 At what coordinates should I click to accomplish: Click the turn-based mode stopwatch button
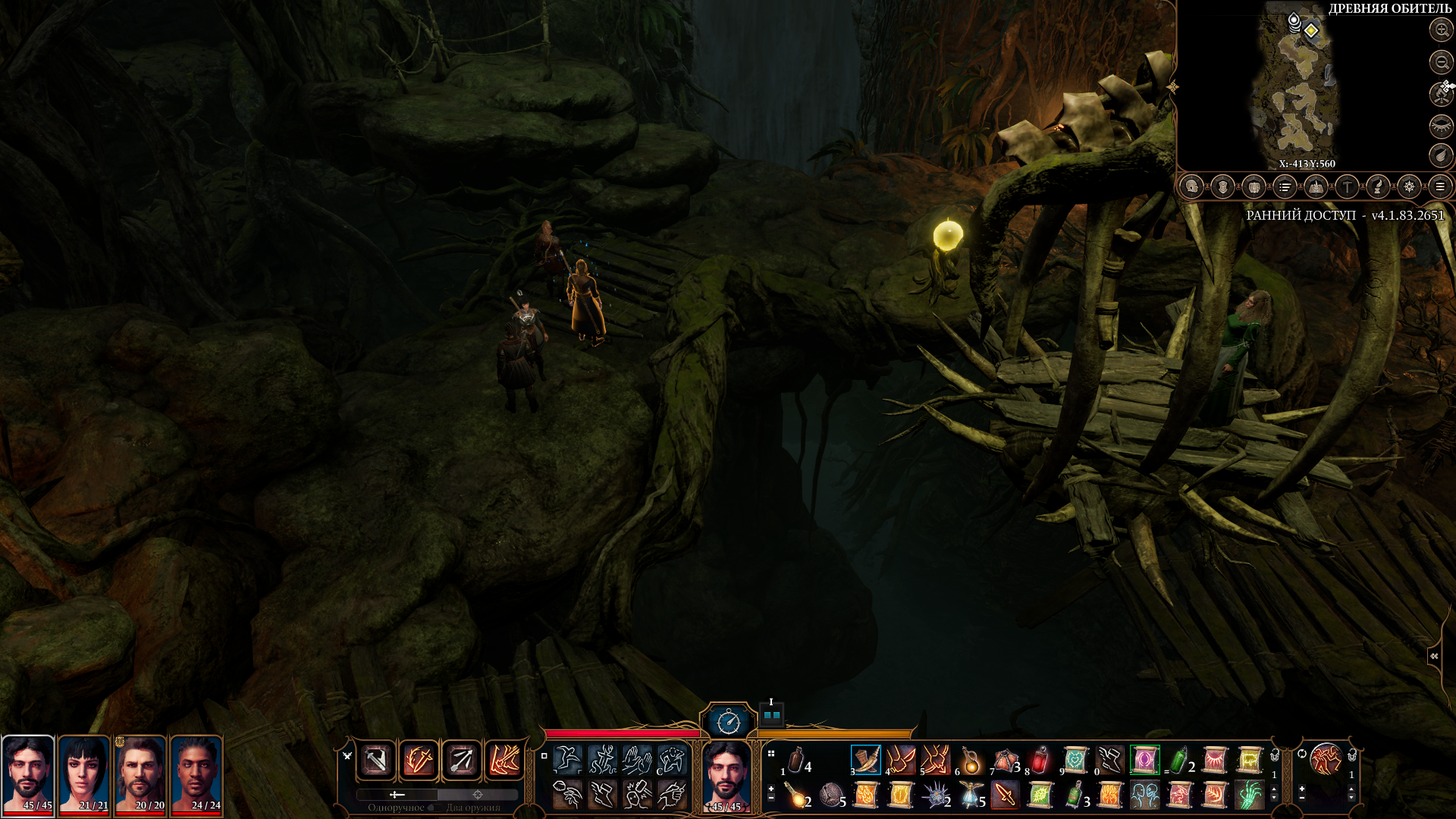728,721
